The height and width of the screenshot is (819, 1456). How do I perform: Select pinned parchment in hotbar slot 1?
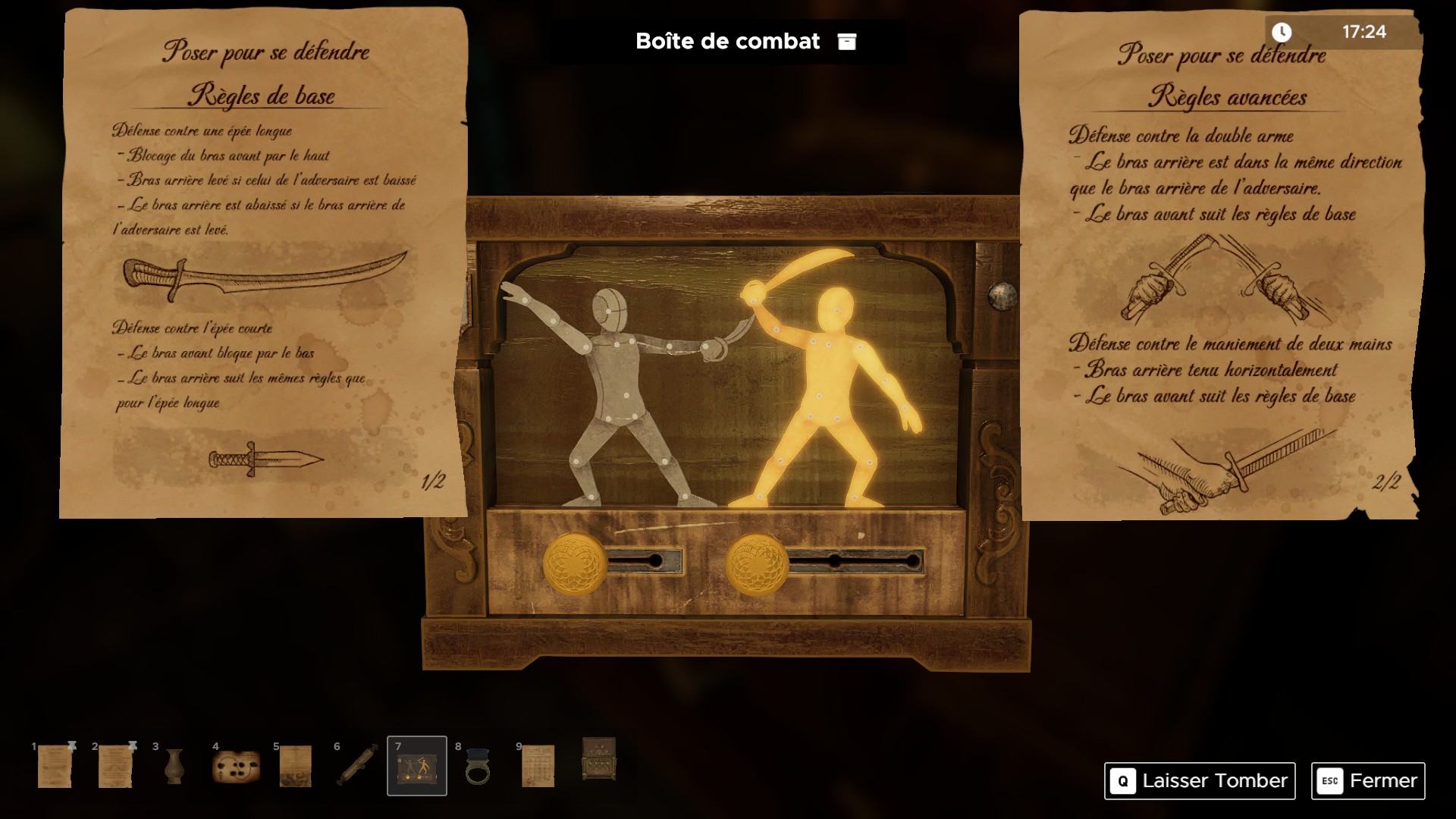point(55,766)
